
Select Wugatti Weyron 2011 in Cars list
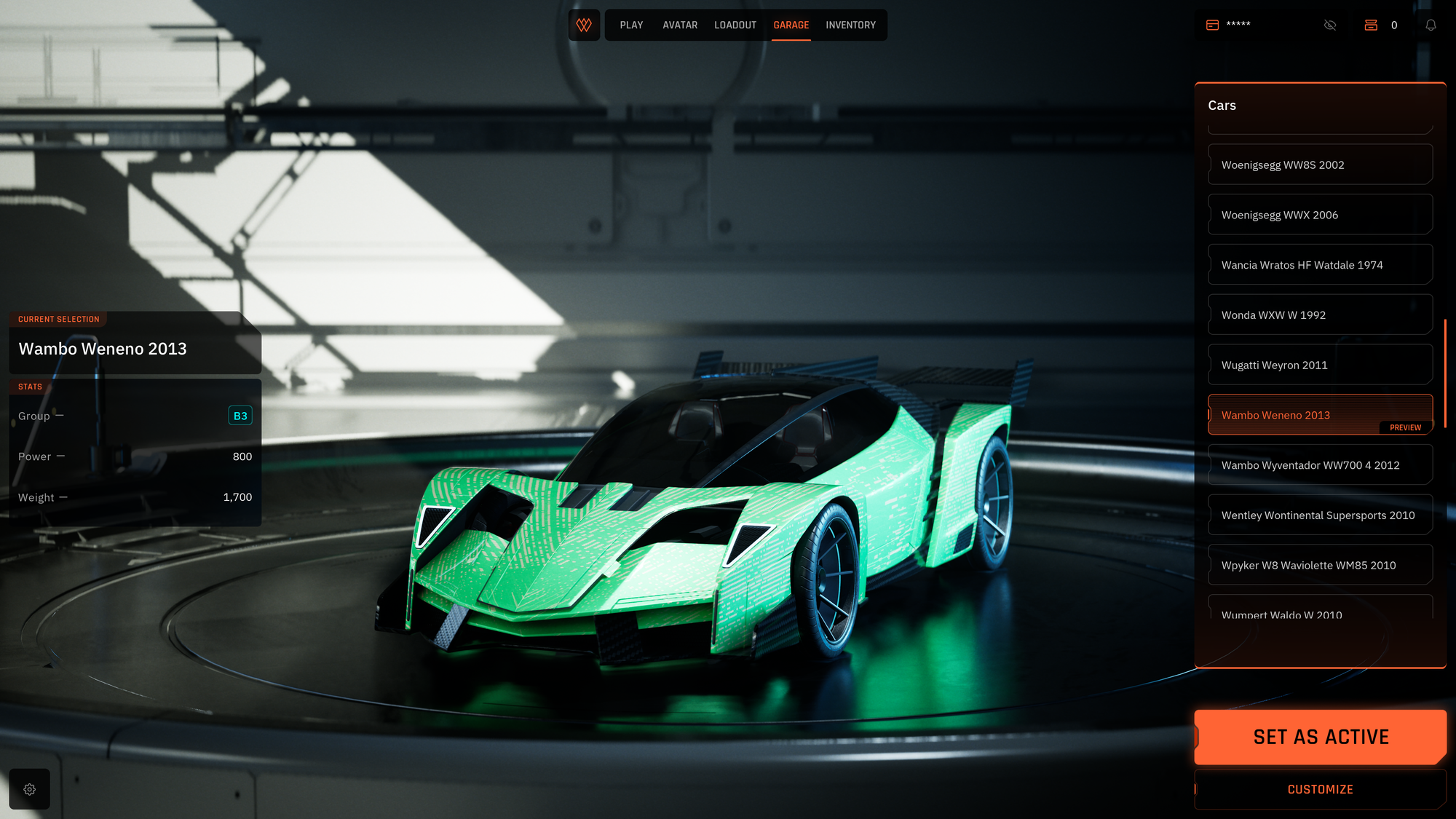click(x=1320, y=365)
